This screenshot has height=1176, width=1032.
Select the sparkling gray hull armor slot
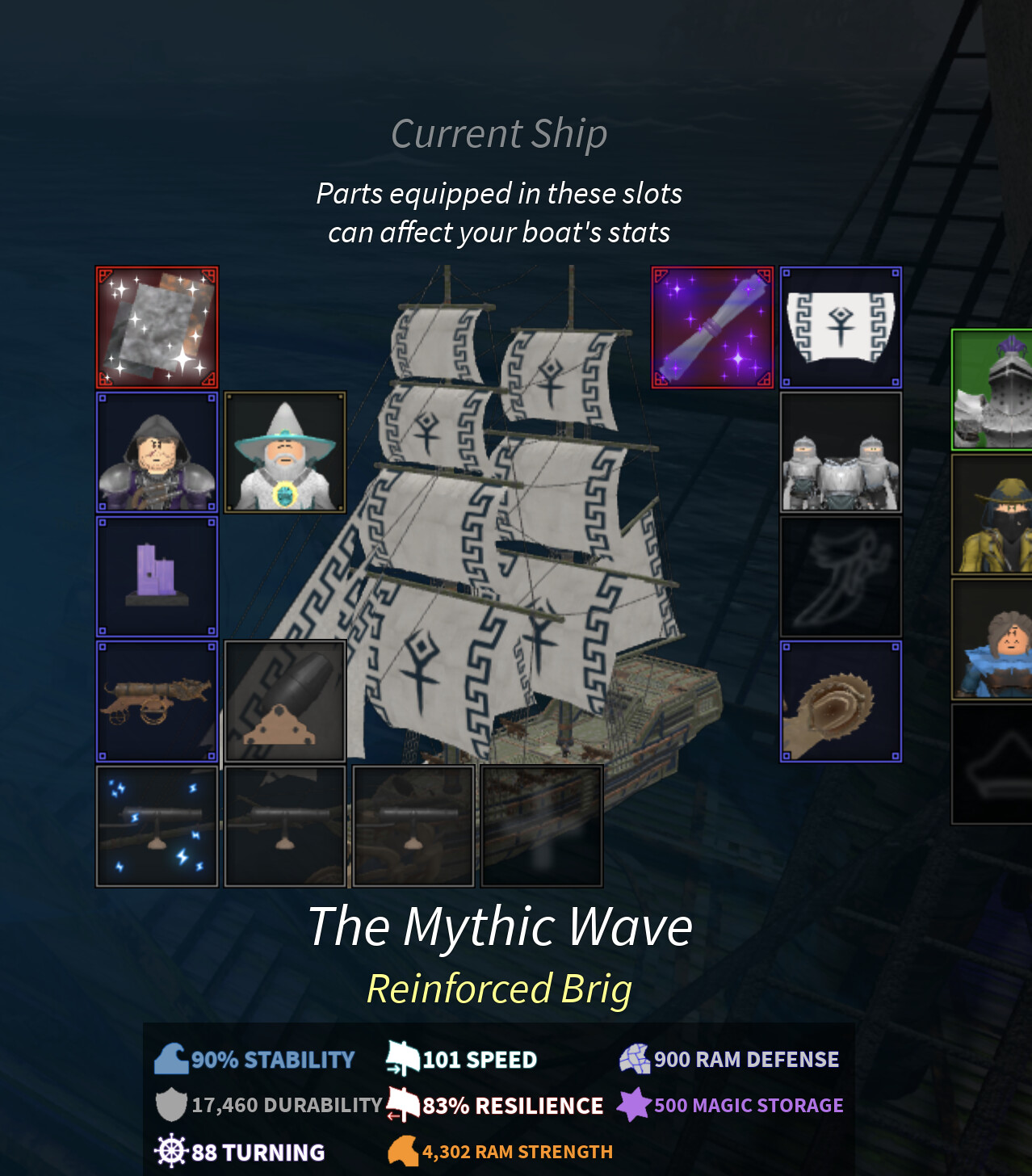tap(157, 327)
